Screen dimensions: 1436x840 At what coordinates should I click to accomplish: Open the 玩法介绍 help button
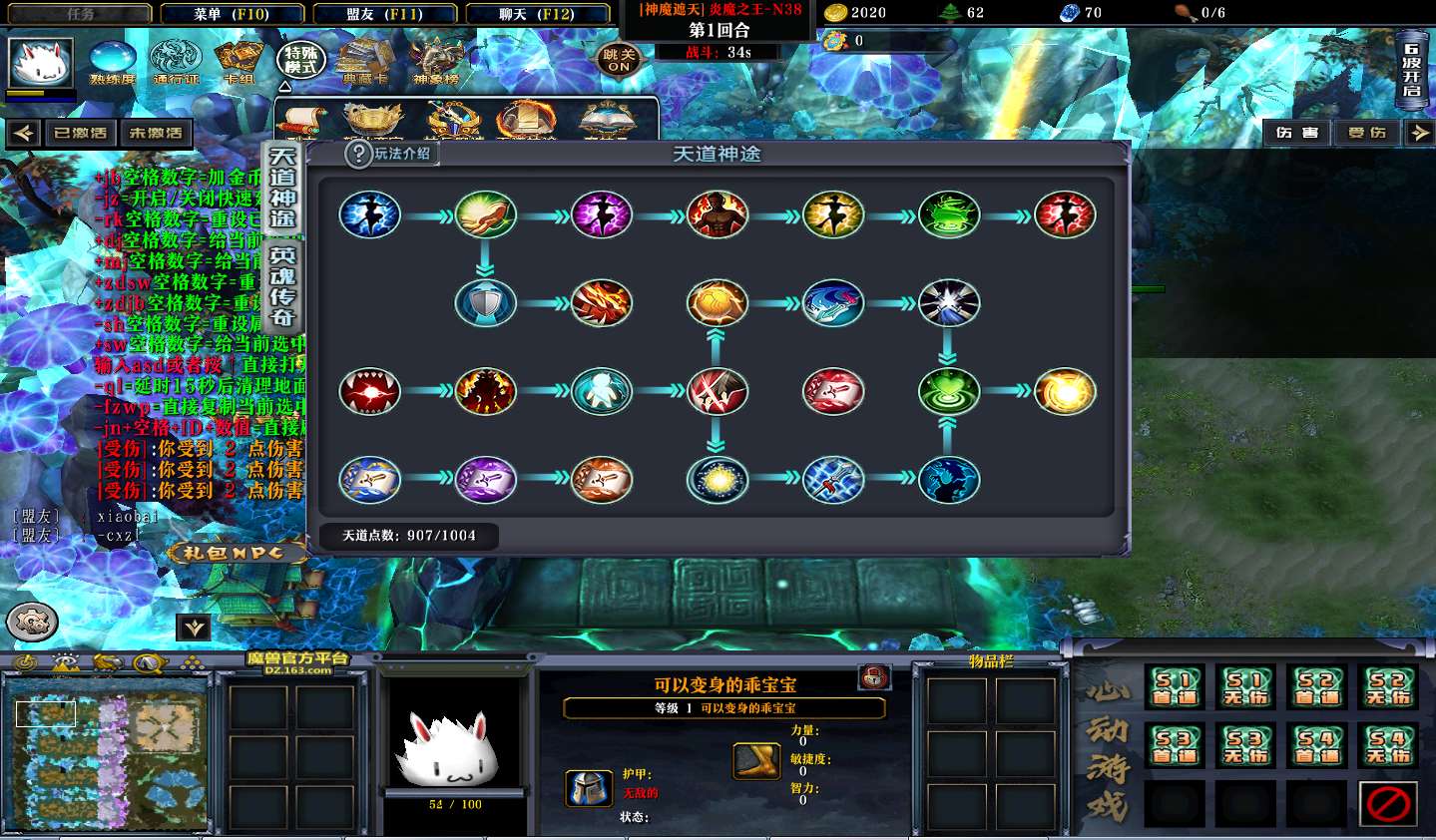coord(389,154)
